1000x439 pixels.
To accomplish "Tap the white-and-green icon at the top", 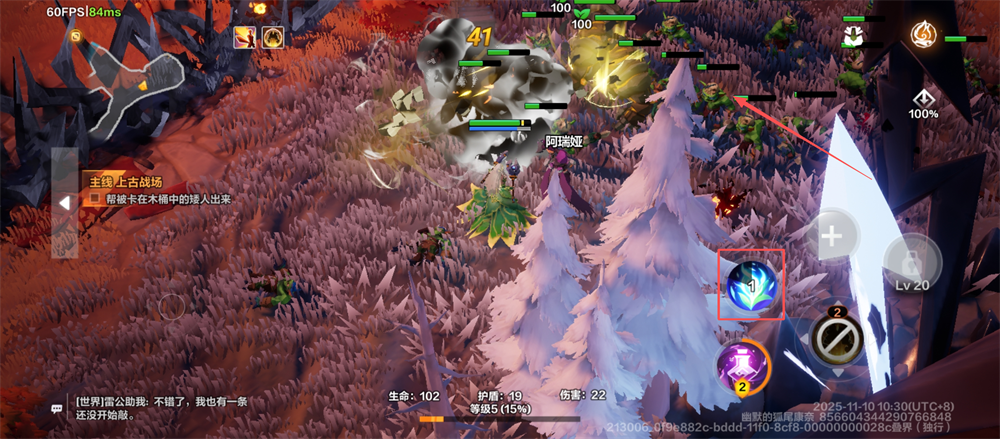I will point(853,37).
